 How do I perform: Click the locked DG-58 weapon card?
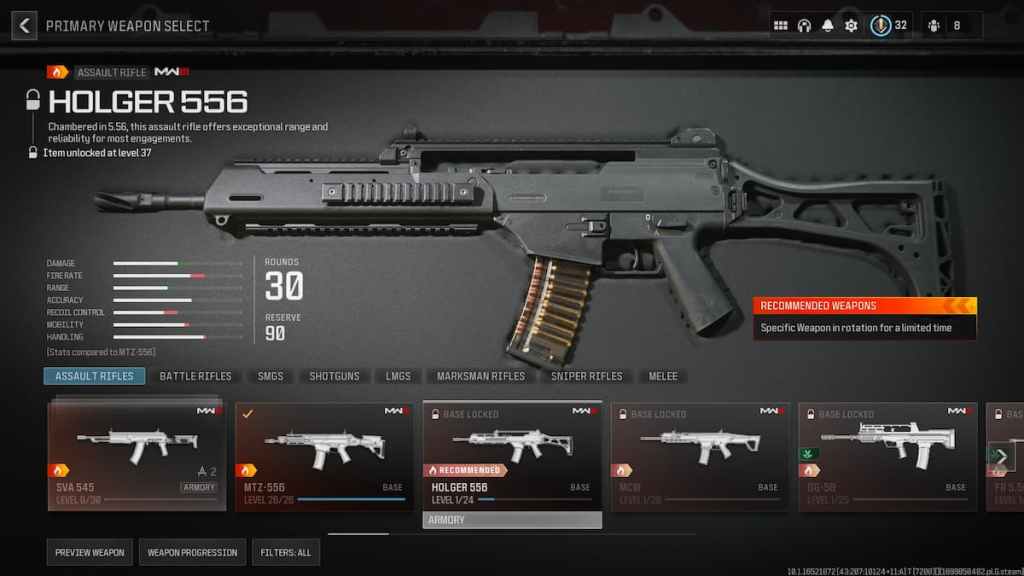point(888,455)
